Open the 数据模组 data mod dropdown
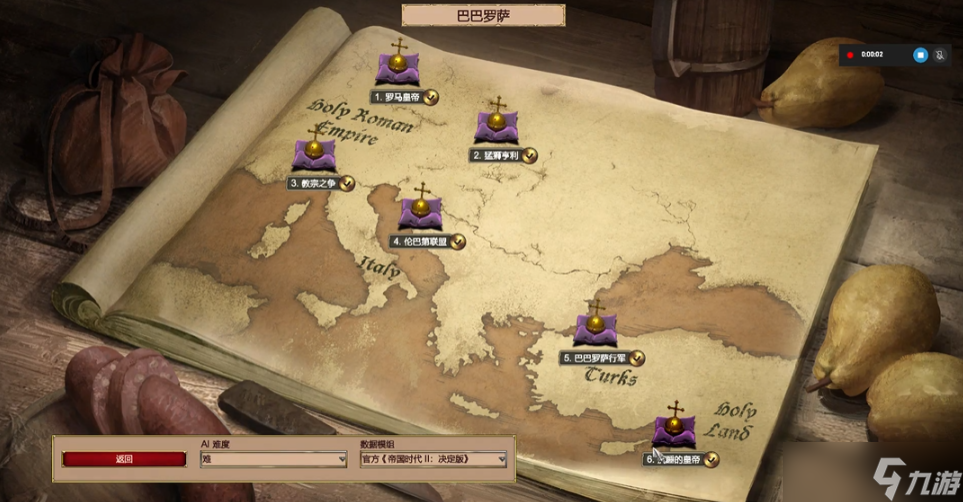Screen dimensions: 963x502 coord(433,459)
